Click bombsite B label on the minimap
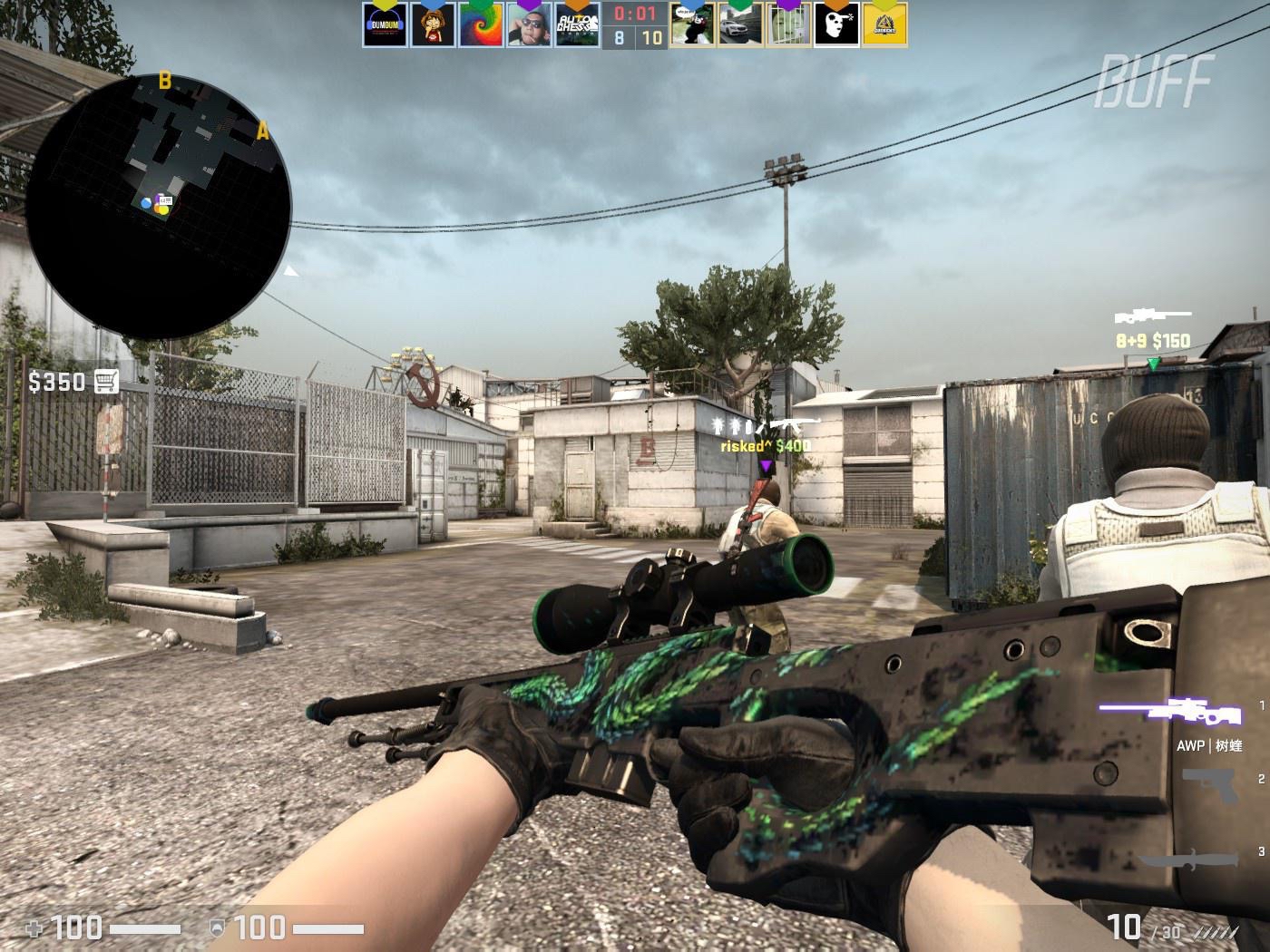The image size is (1270, 952). (x=164, y=80)
